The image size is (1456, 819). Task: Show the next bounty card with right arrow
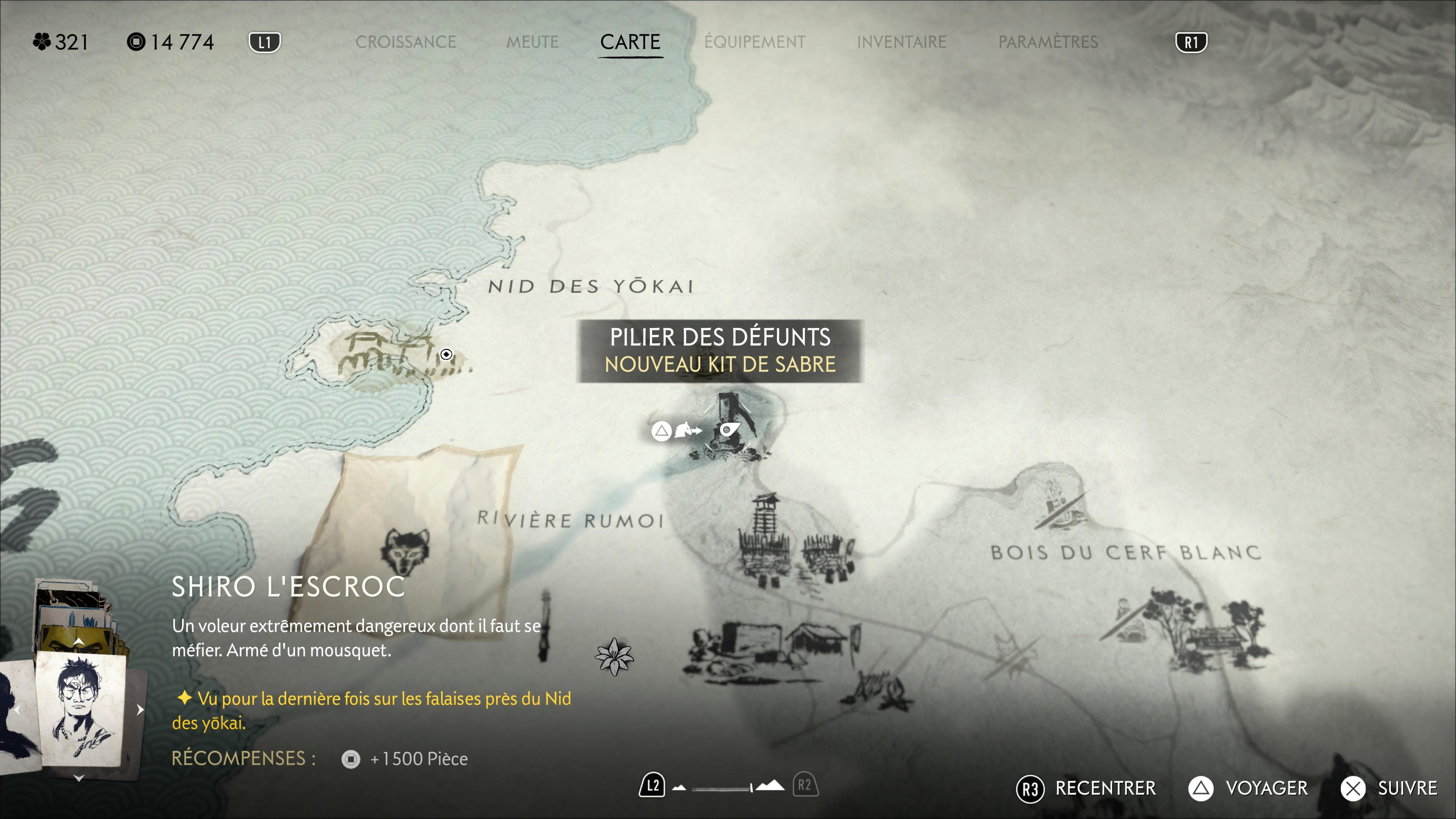pos(140,710)
